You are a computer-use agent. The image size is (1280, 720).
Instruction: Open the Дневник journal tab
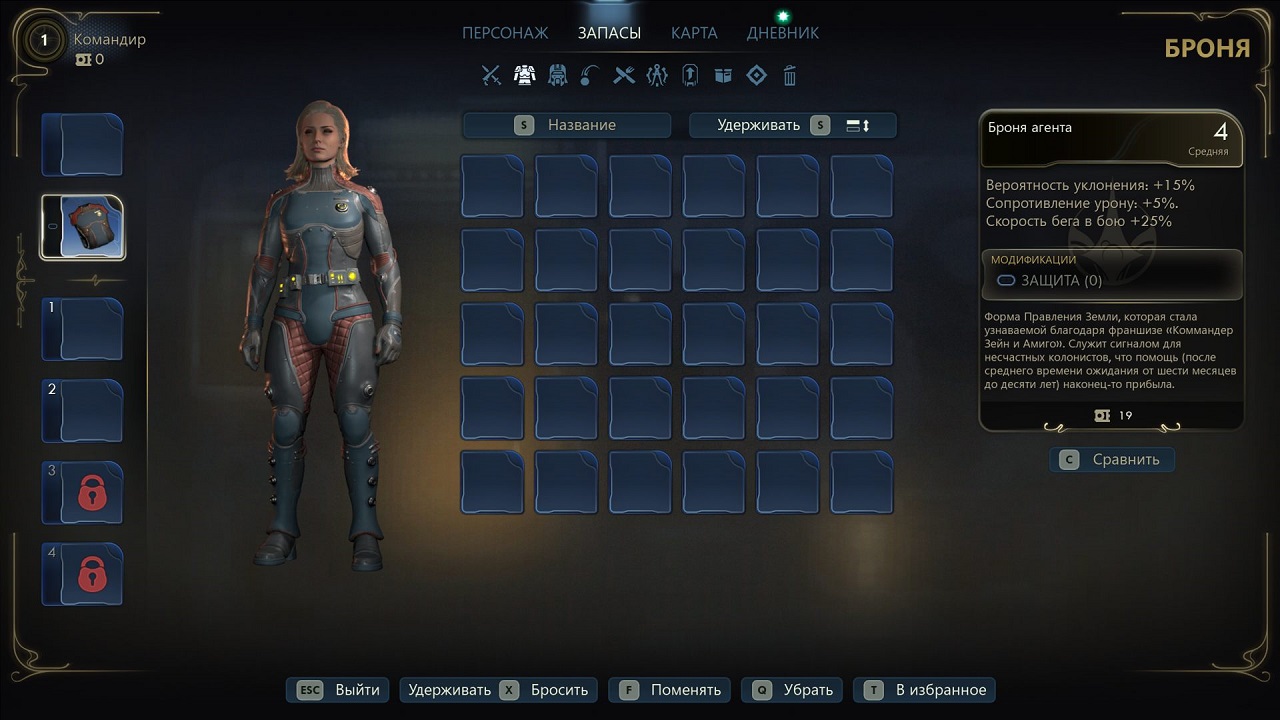click(x=782, y=33)
